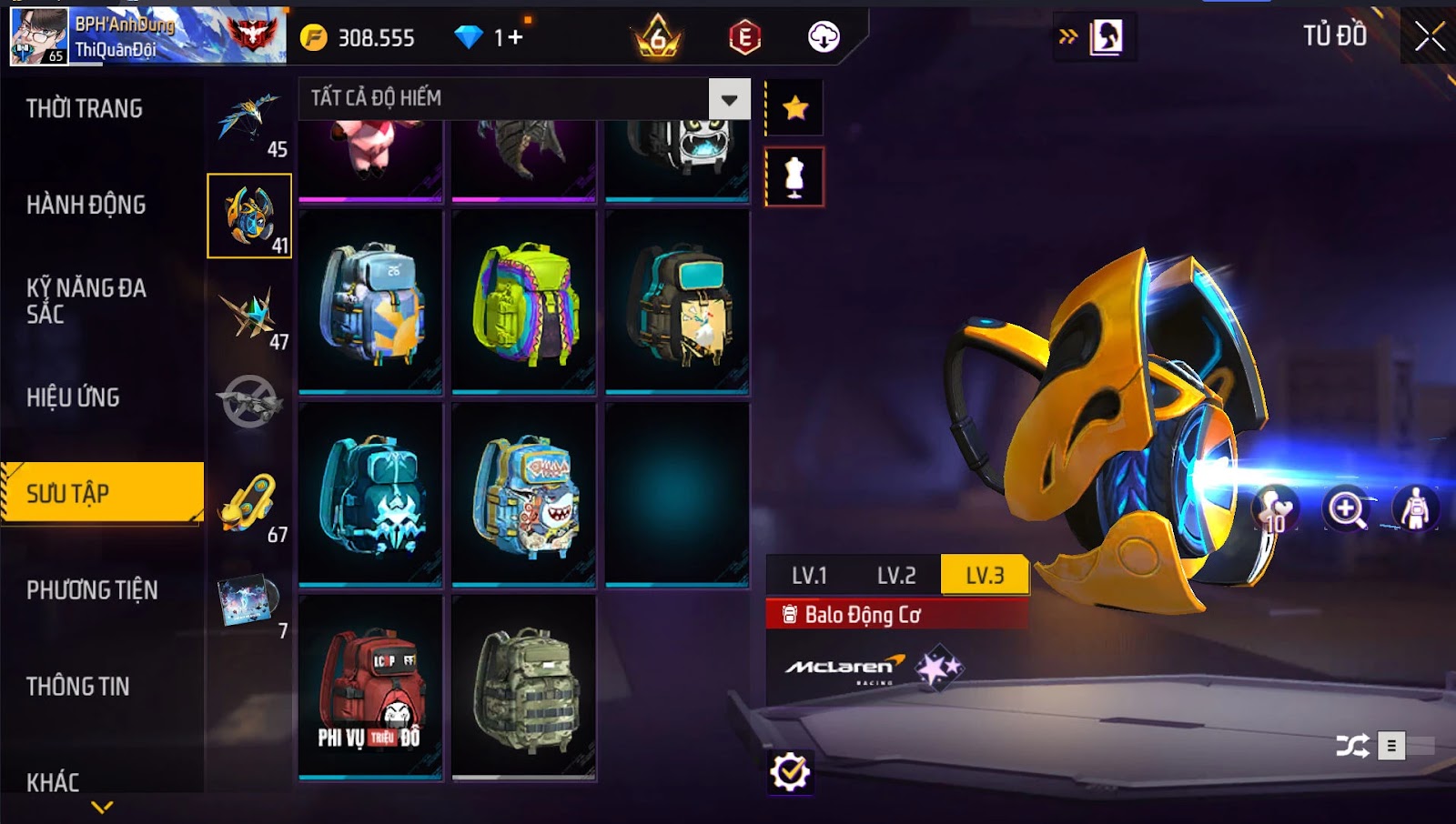Open the rarity filter dropdown

pos(729,99)
